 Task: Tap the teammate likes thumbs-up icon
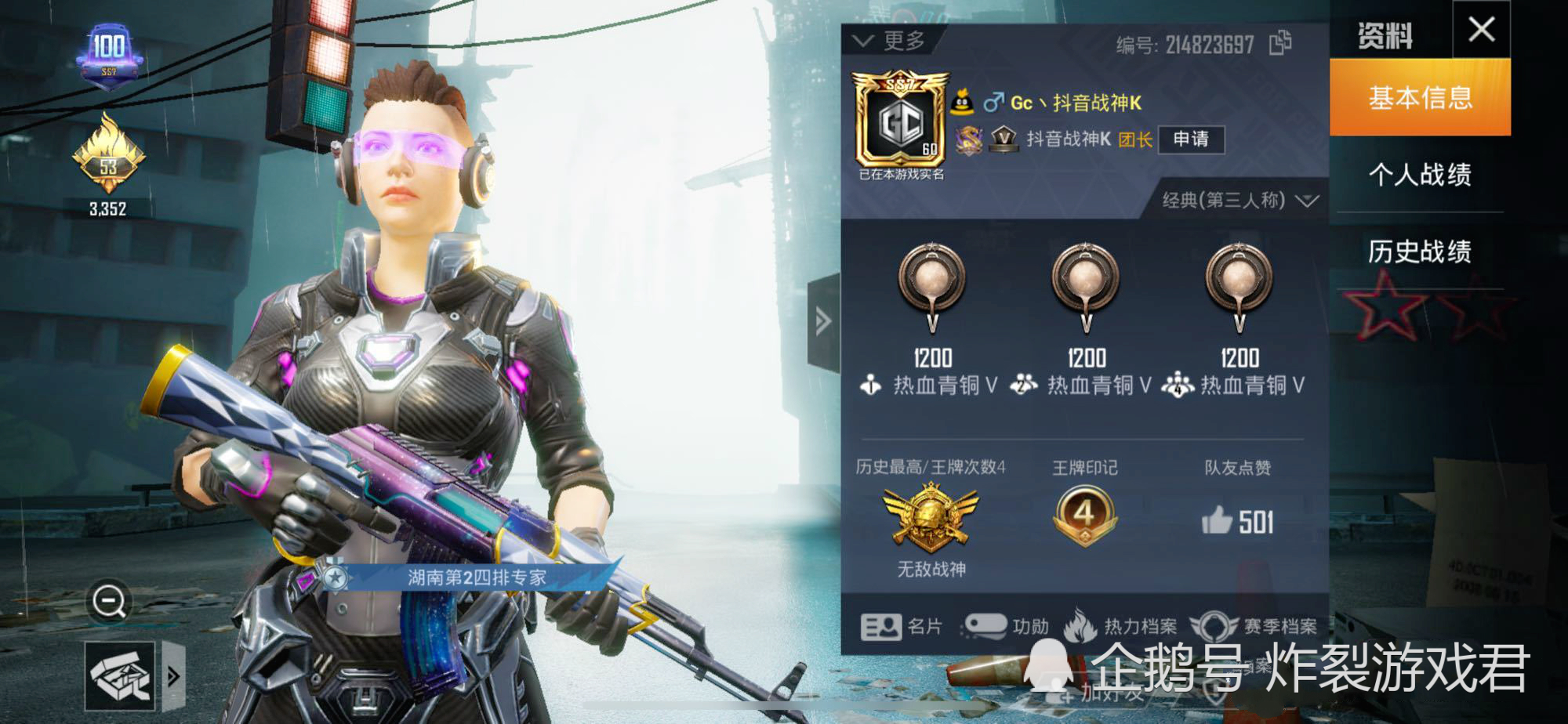click(x=1217, y=520)
